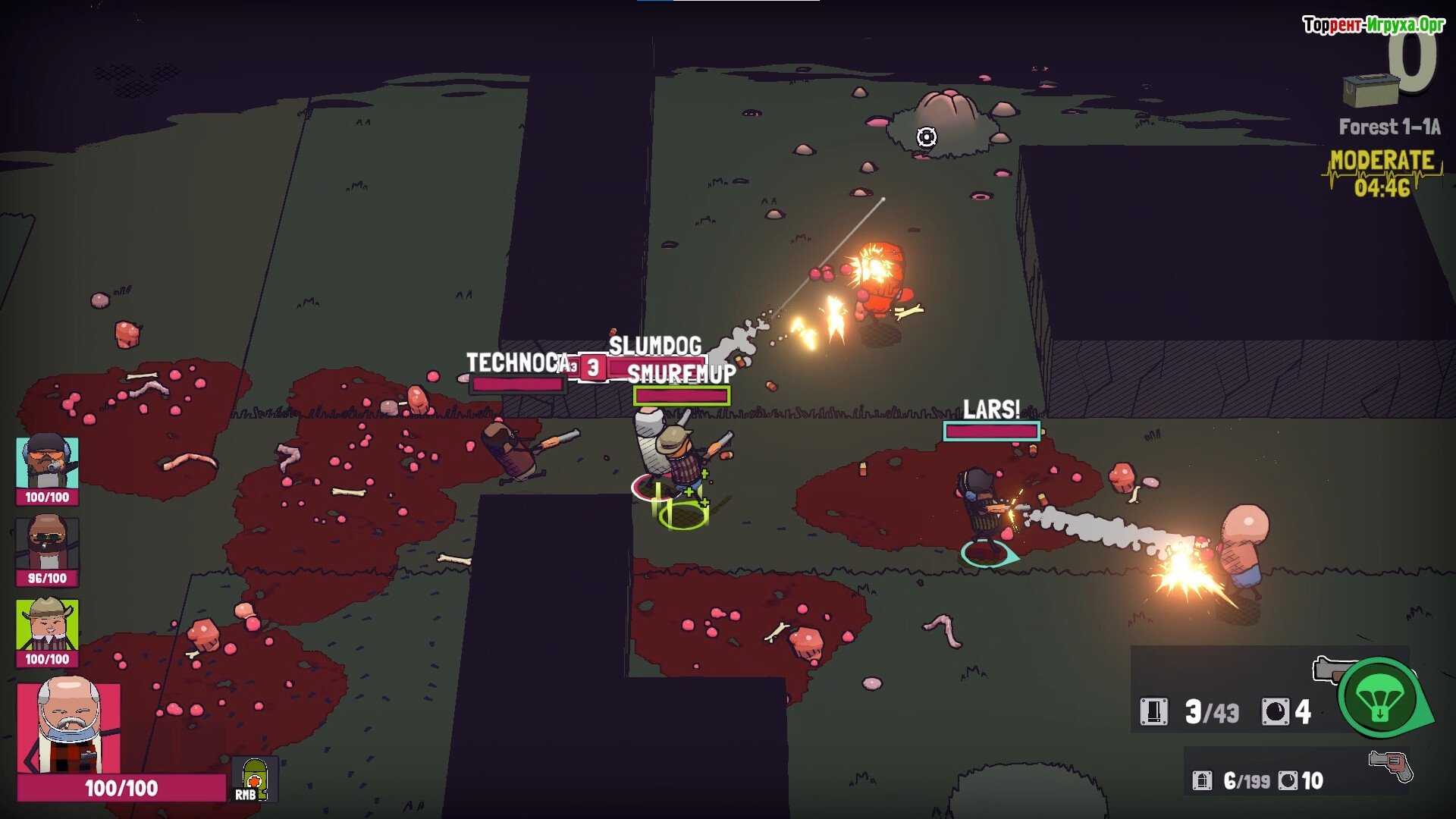Viewport: 1456px width, 819px height.
Task: Click the sunglasses bearded teammate portrait
Action: [x=47, y=544]
